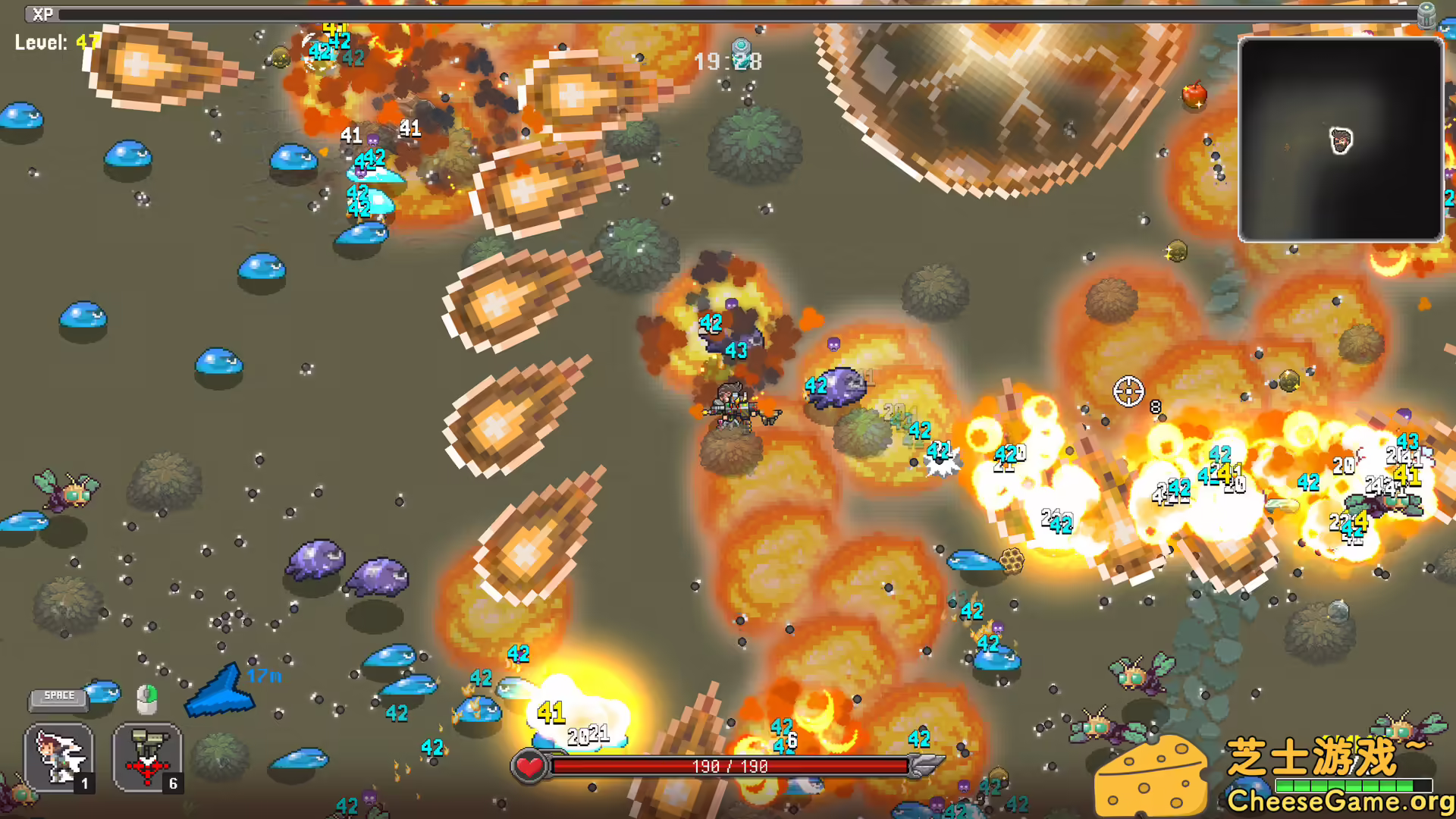
Task: Click the game timer showing 19:28
Action: coord(730,61)
